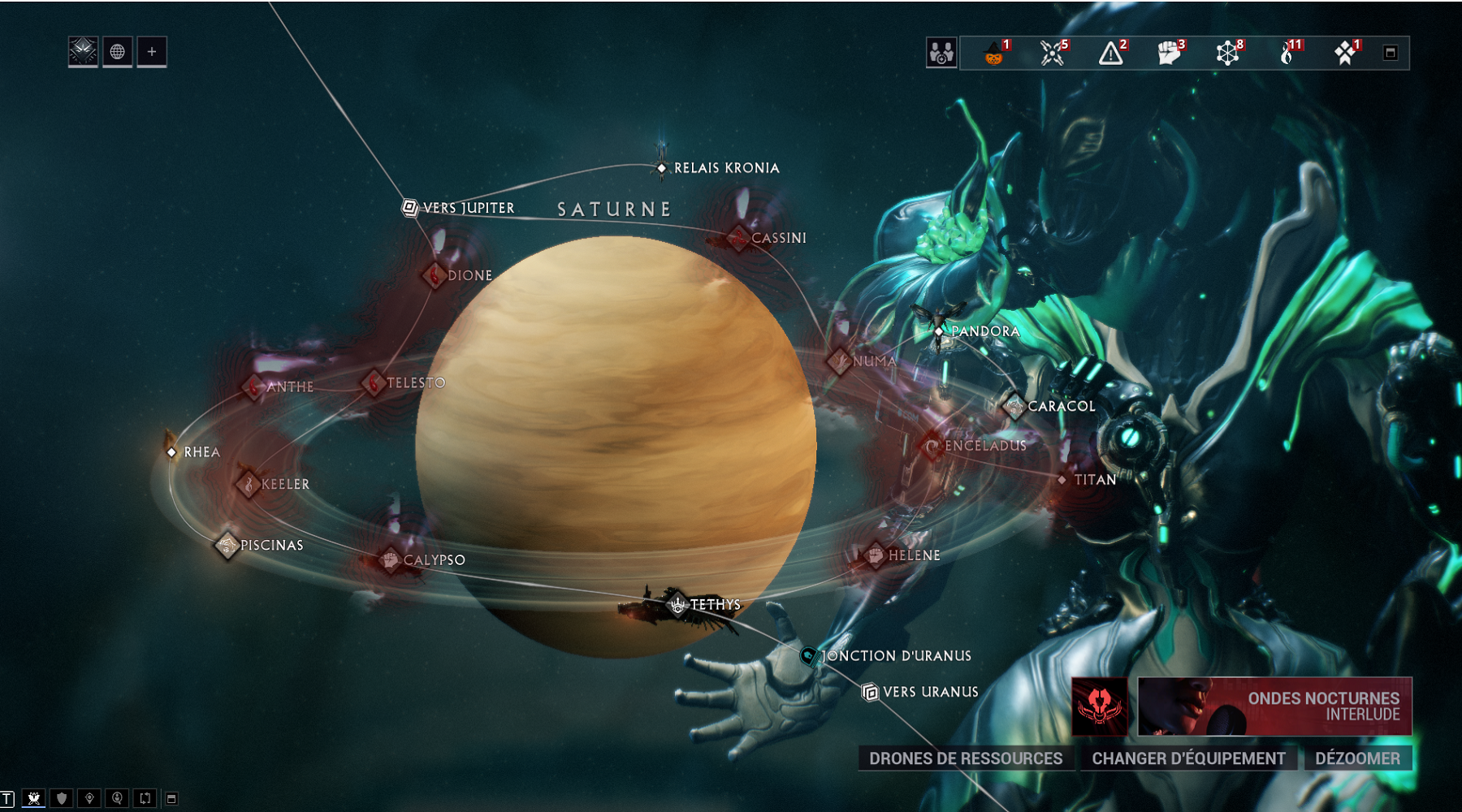Select the Cassini mission node
This screenshot has height=812, width=1462.
coord(739,237)
